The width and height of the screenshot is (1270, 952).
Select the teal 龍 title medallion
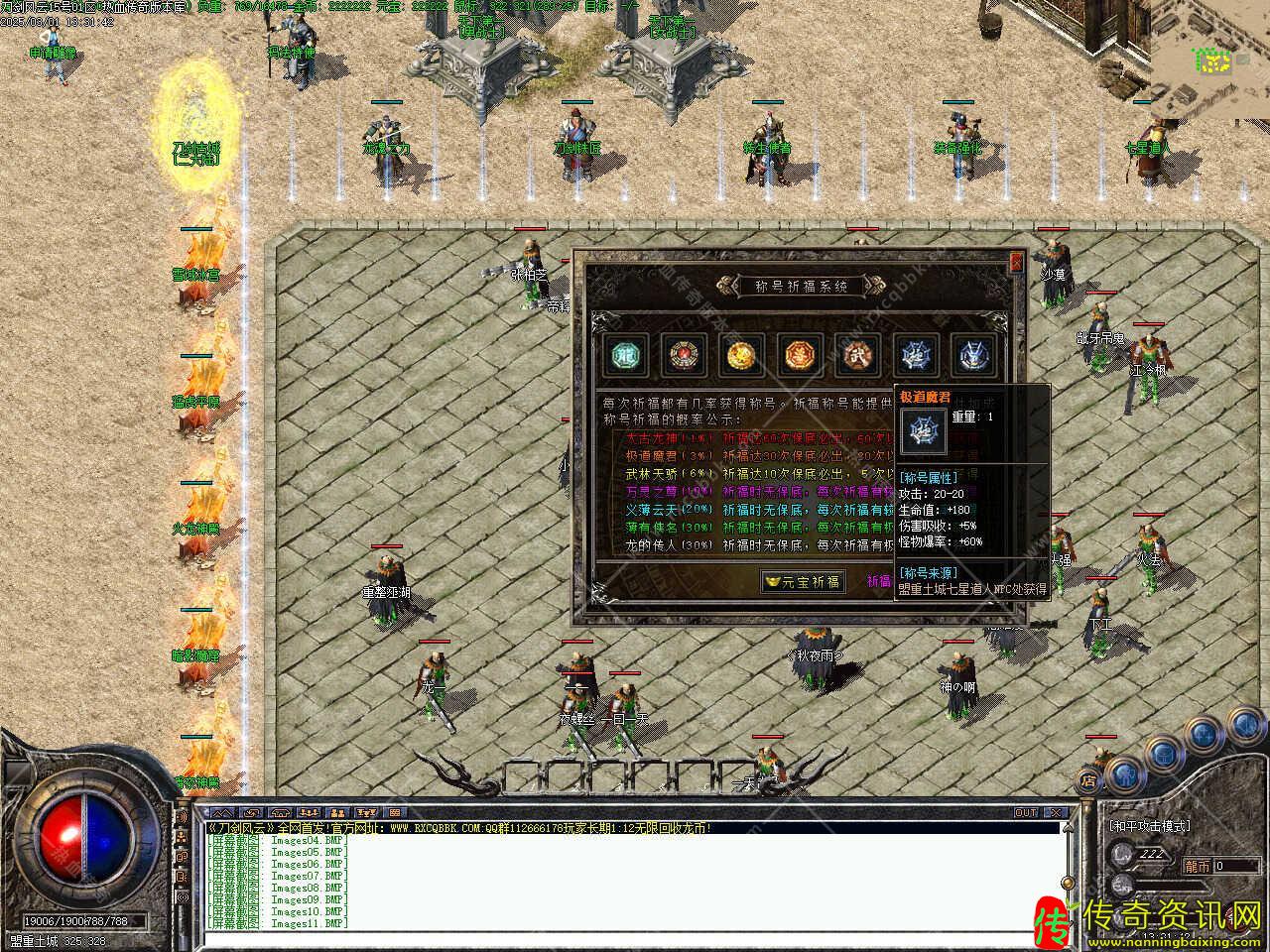point(625,356)
